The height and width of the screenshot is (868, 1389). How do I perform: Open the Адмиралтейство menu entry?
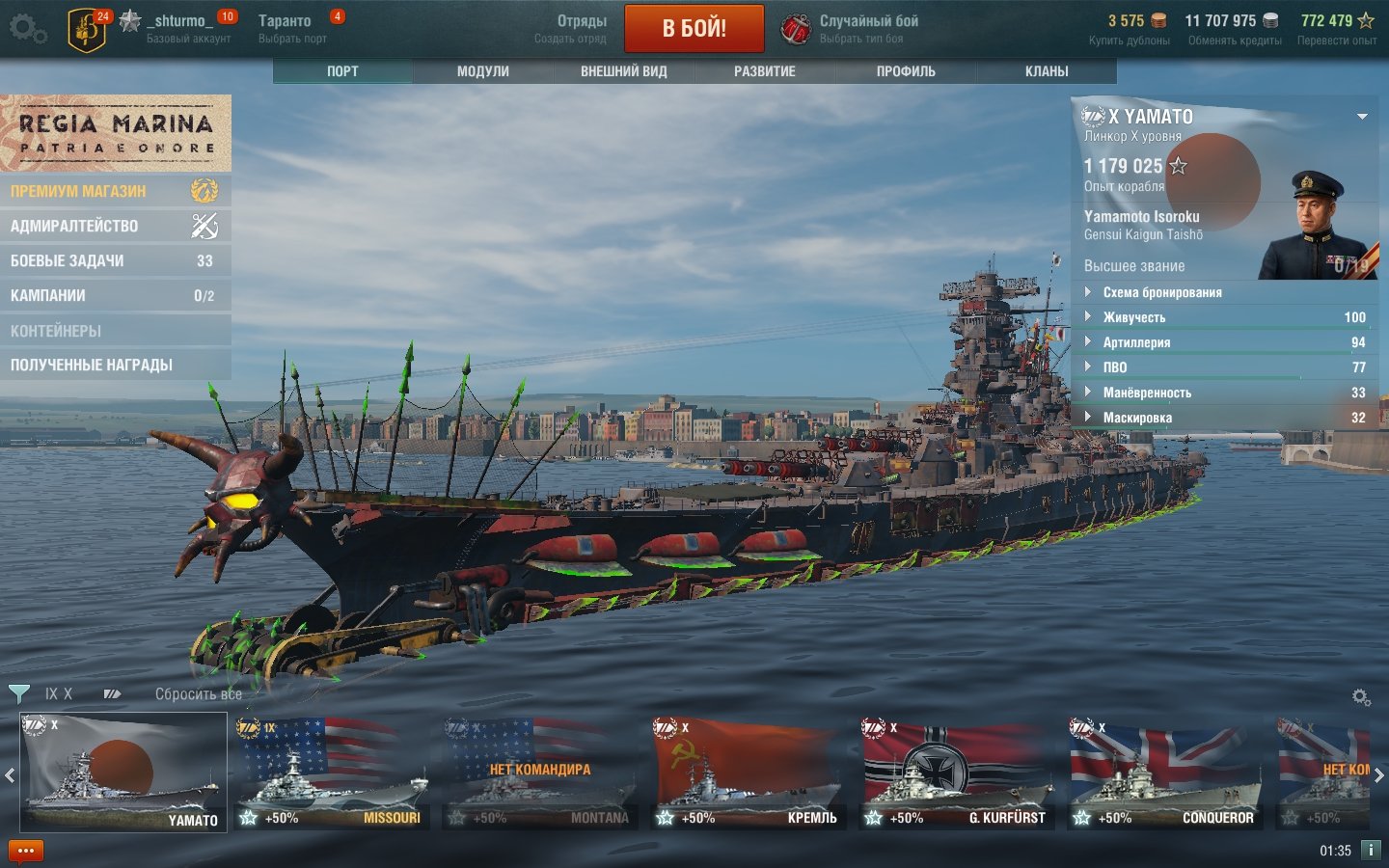(x=115, y=226)
